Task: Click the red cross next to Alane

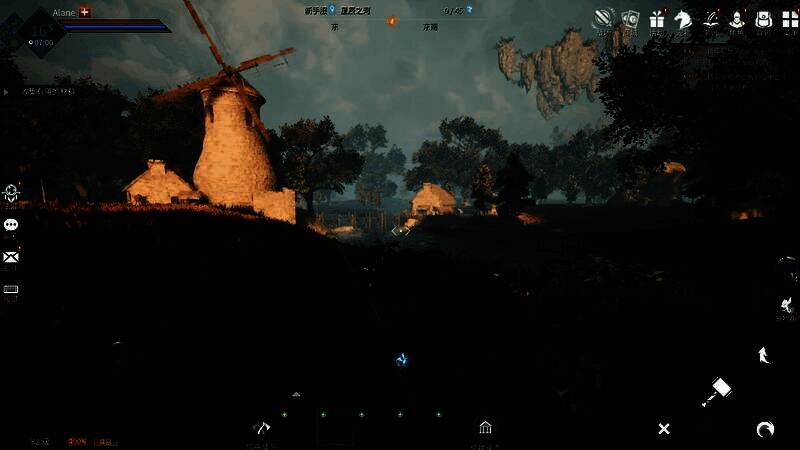Action: click(x=85, y=11)
